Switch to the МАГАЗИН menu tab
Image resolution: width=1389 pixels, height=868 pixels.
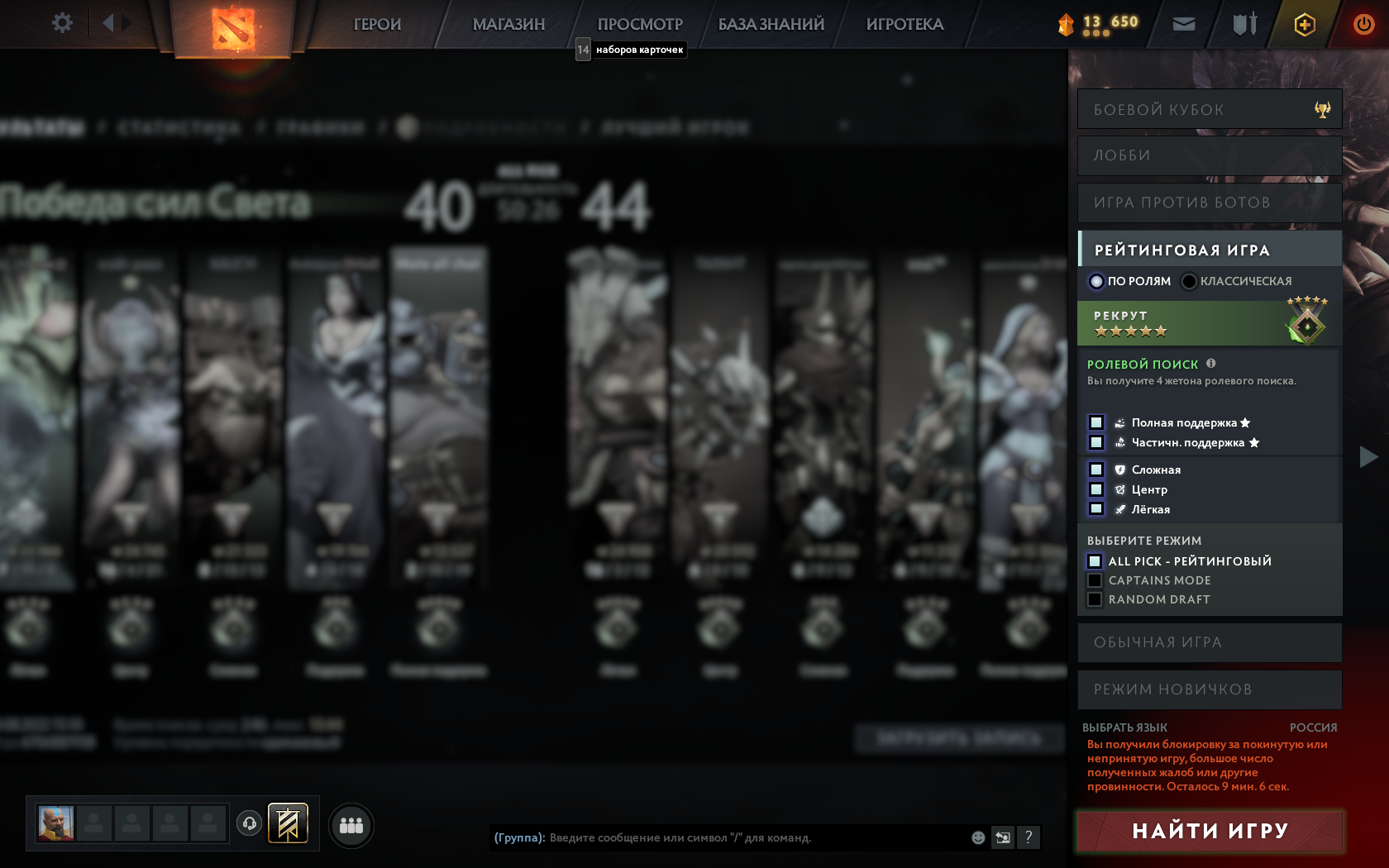tap(508, 24)
